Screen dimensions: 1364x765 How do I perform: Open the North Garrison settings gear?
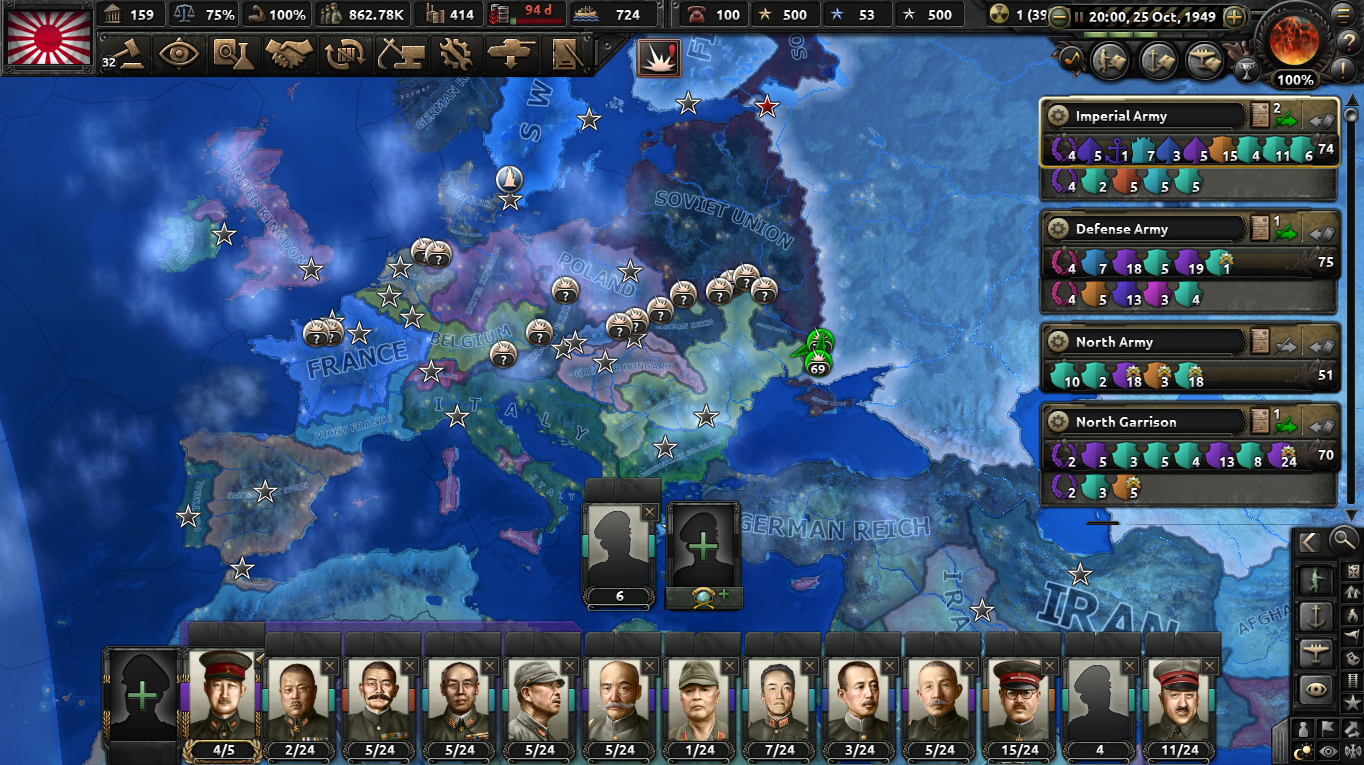(x=1059, y=421)
